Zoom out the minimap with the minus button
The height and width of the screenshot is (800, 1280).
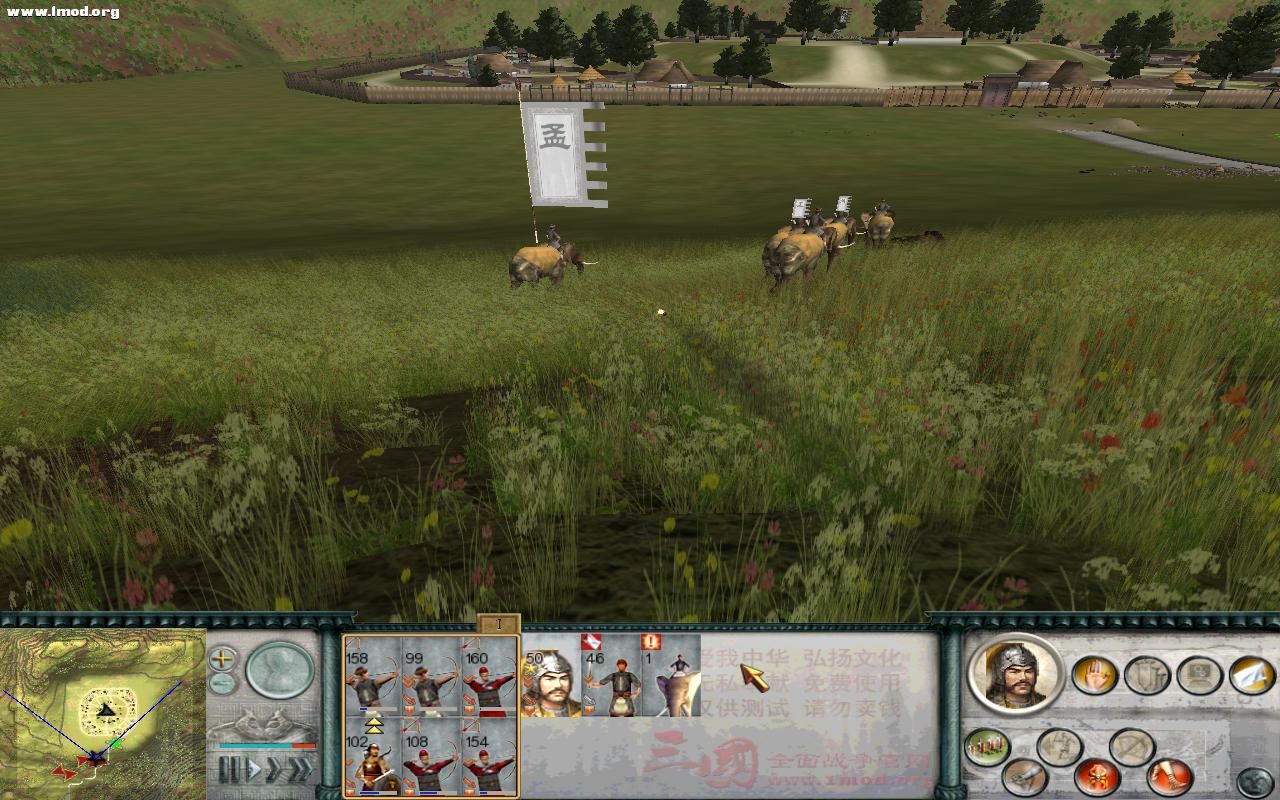click(222, 684)
